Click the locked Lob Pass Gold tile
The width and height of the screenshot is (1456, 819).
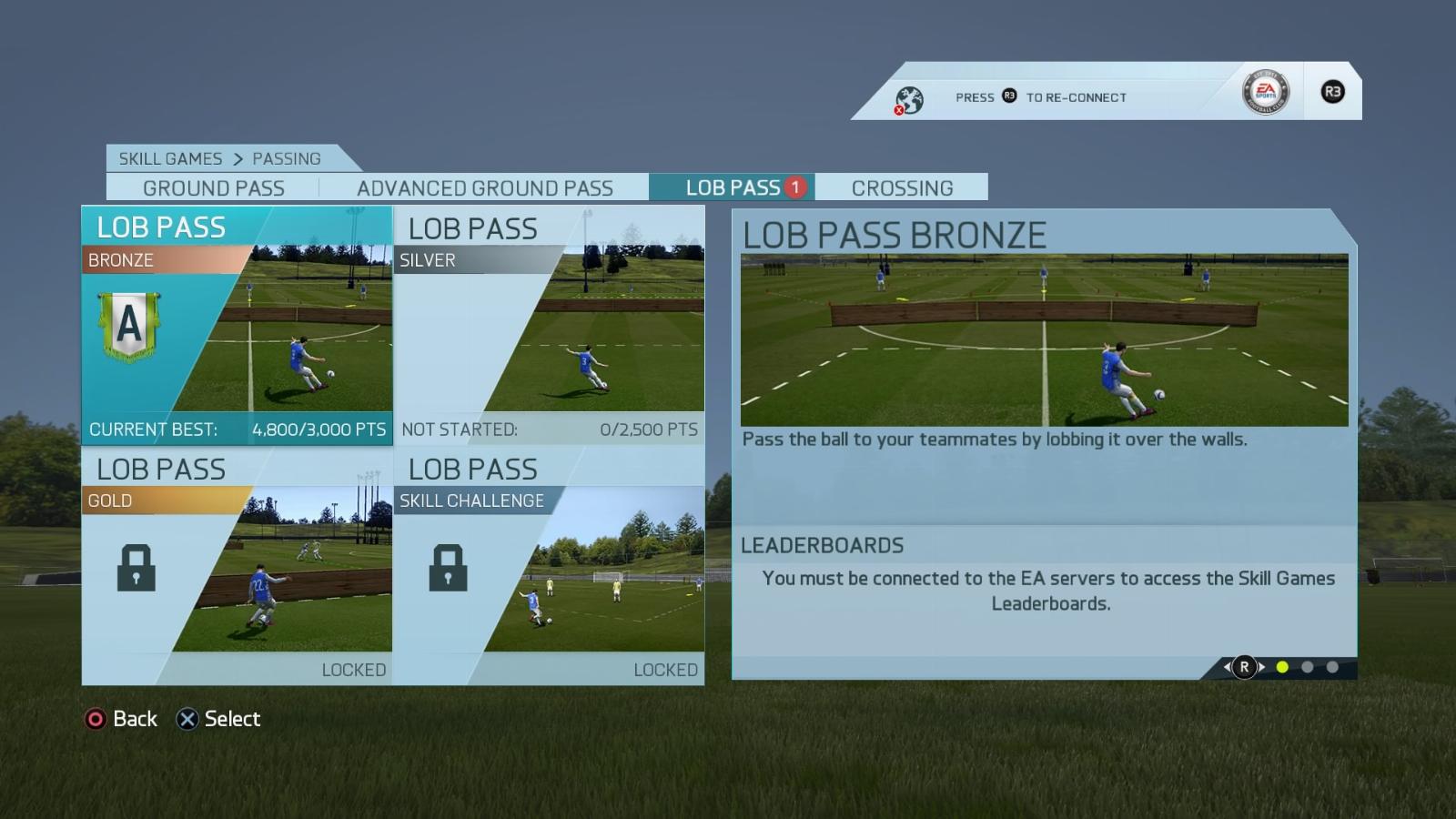pos(238,566)
